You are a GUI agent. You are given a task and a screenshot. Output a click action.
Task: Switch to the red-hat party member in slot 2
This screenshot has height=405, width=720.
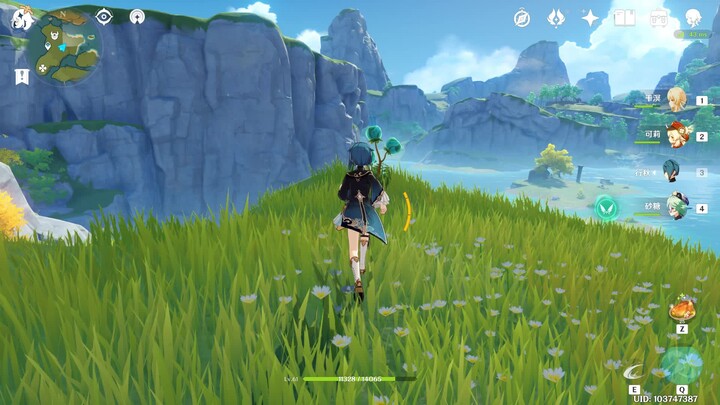click(678, 134)
